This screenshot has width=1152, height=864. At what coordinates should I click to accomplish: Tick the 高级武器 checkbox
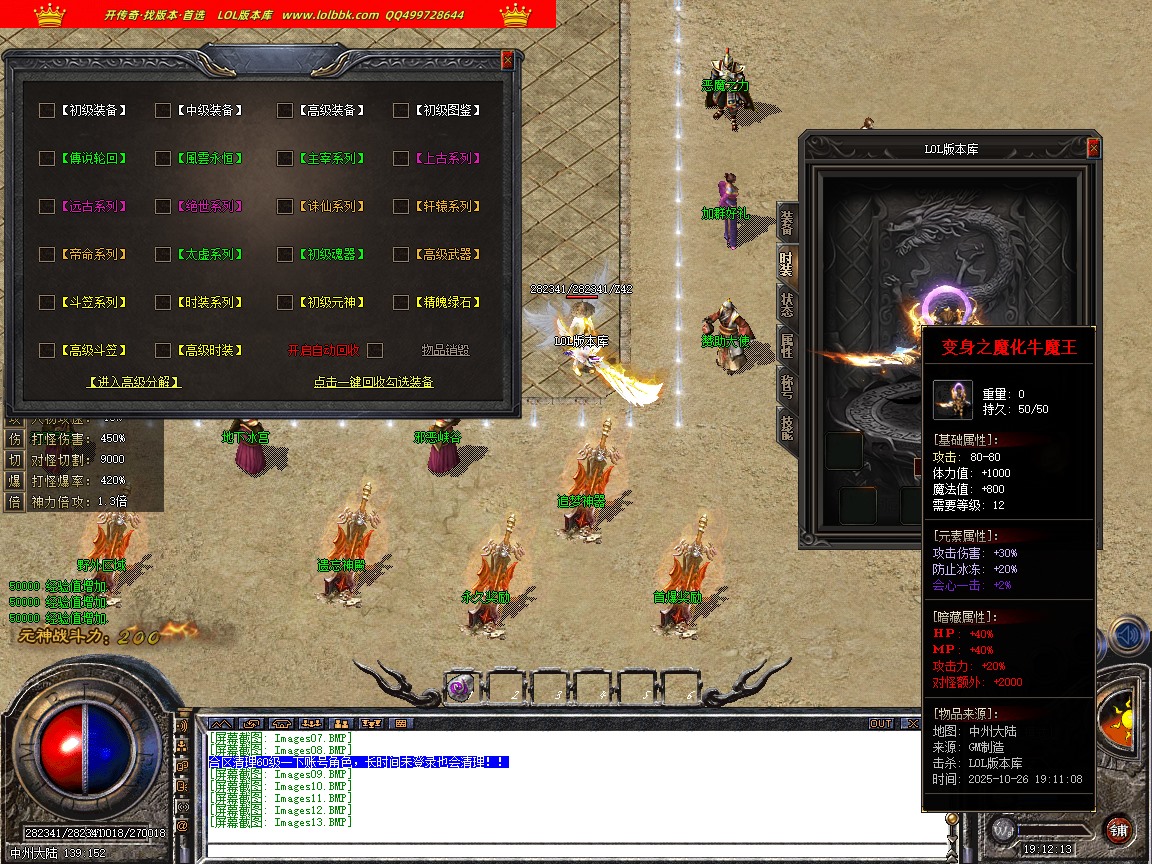(x=401, y=254)
